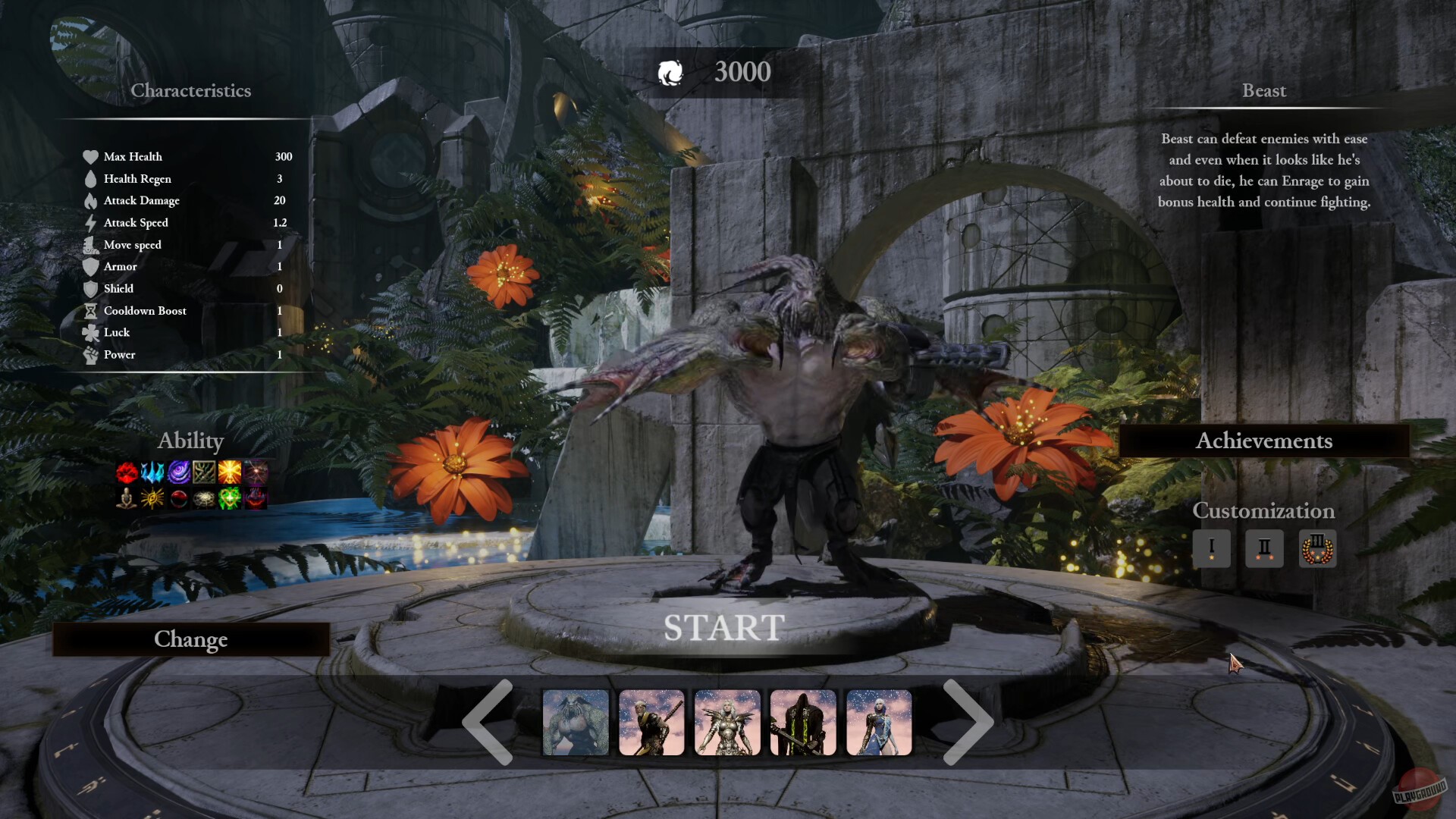Select the red rage ability icon
Image resolution: width=1456 pixels, height=819 pixels.
[x=127, y=472]
